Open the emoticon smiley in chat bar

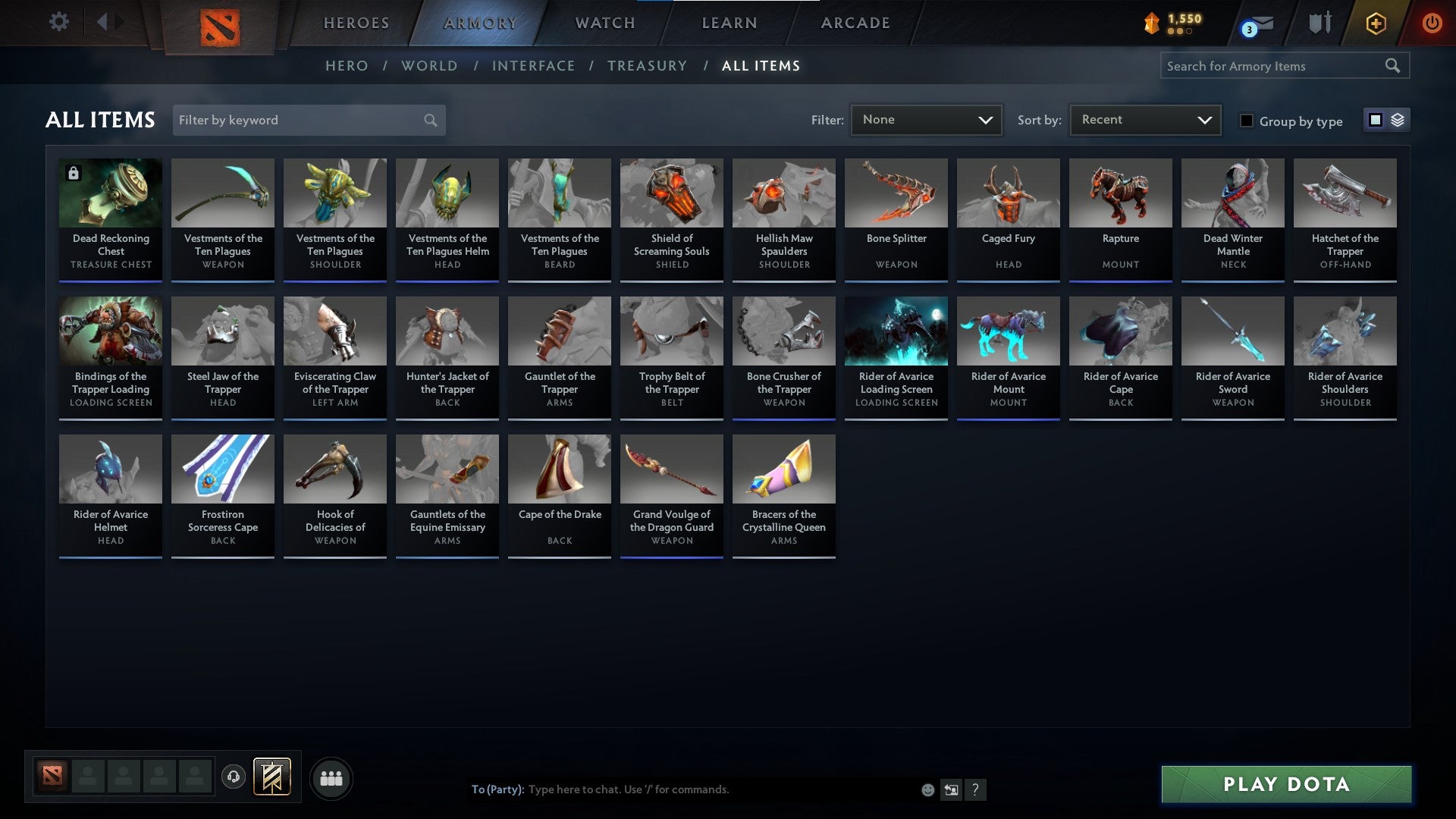927,789
